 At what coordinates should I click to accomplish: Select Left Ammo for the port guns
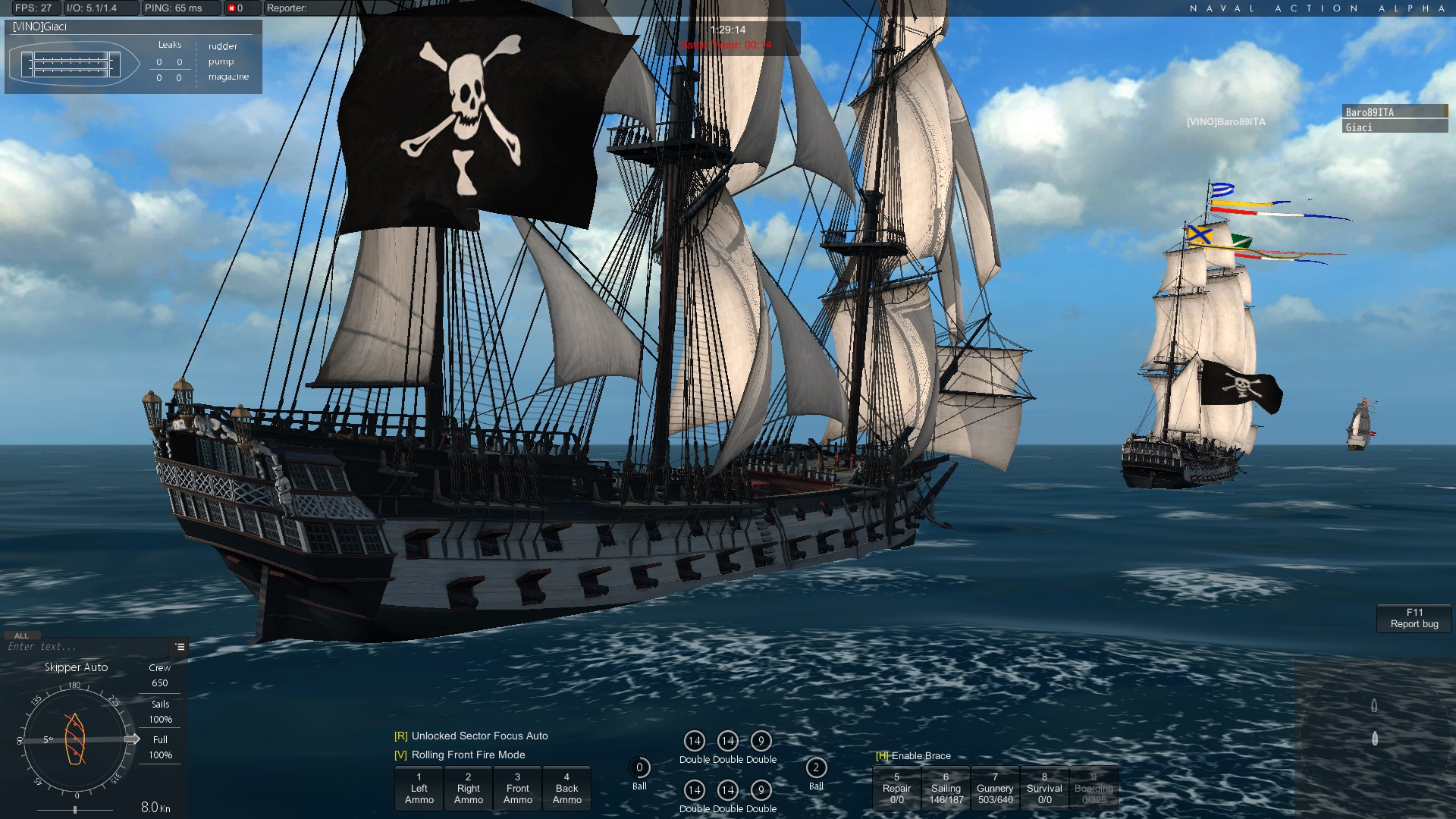pyautogui.click(x=419, y=789)
